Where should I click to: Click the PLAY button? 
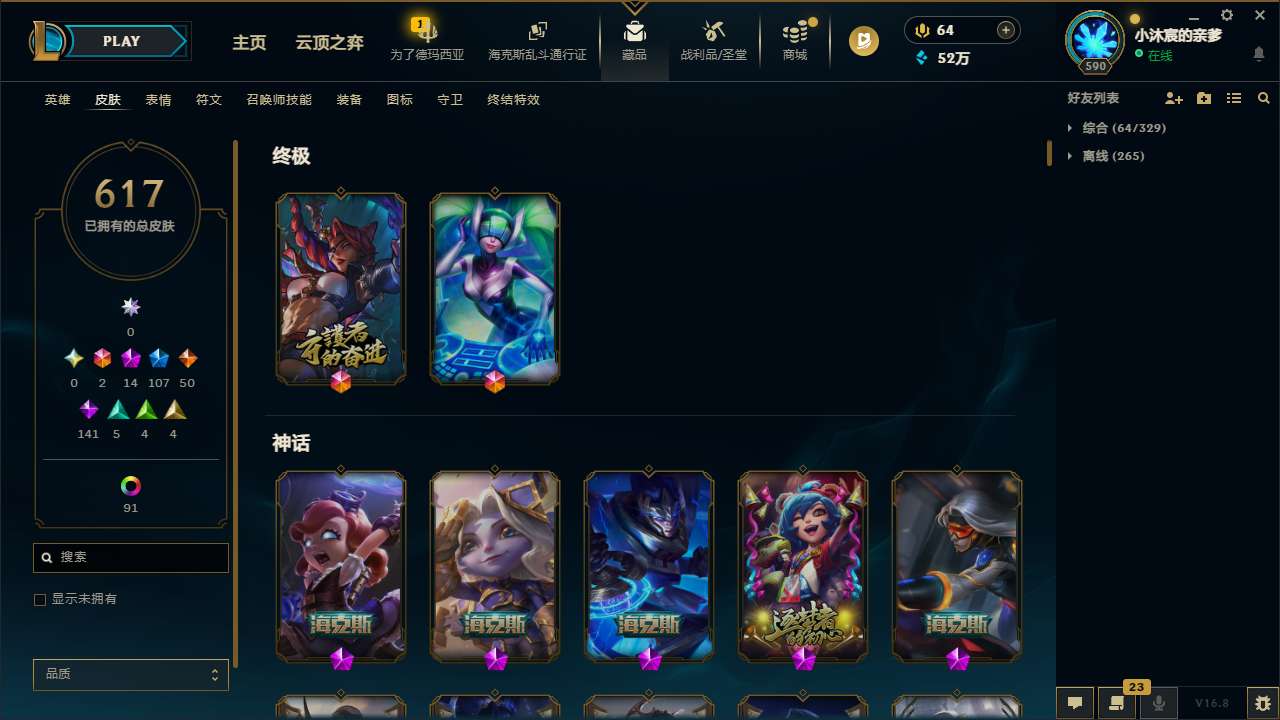(x=121, y=41)
